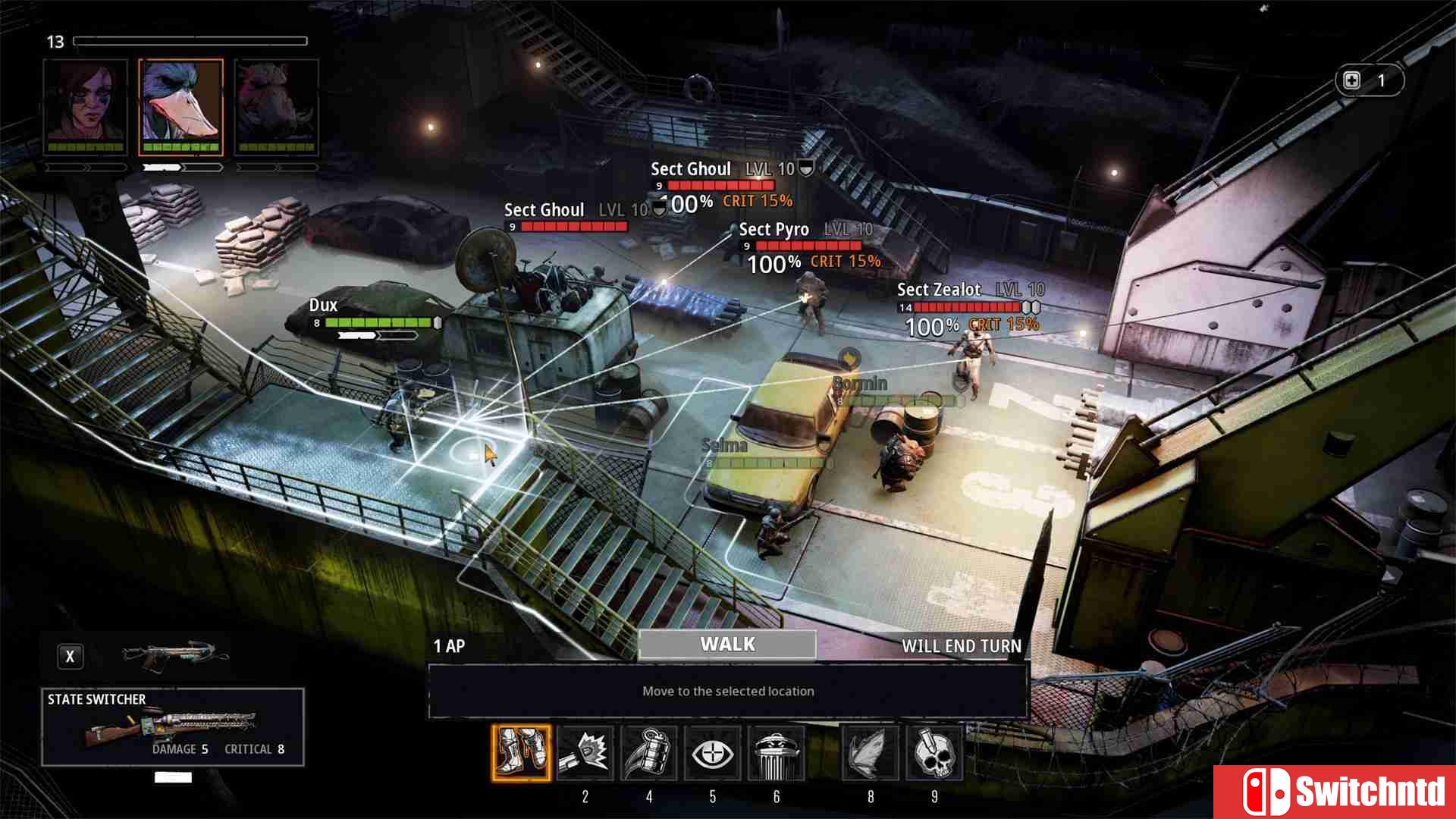Select the leftmost character portrait
Screen dimensions: 1456x819
[x=86, y=106]
